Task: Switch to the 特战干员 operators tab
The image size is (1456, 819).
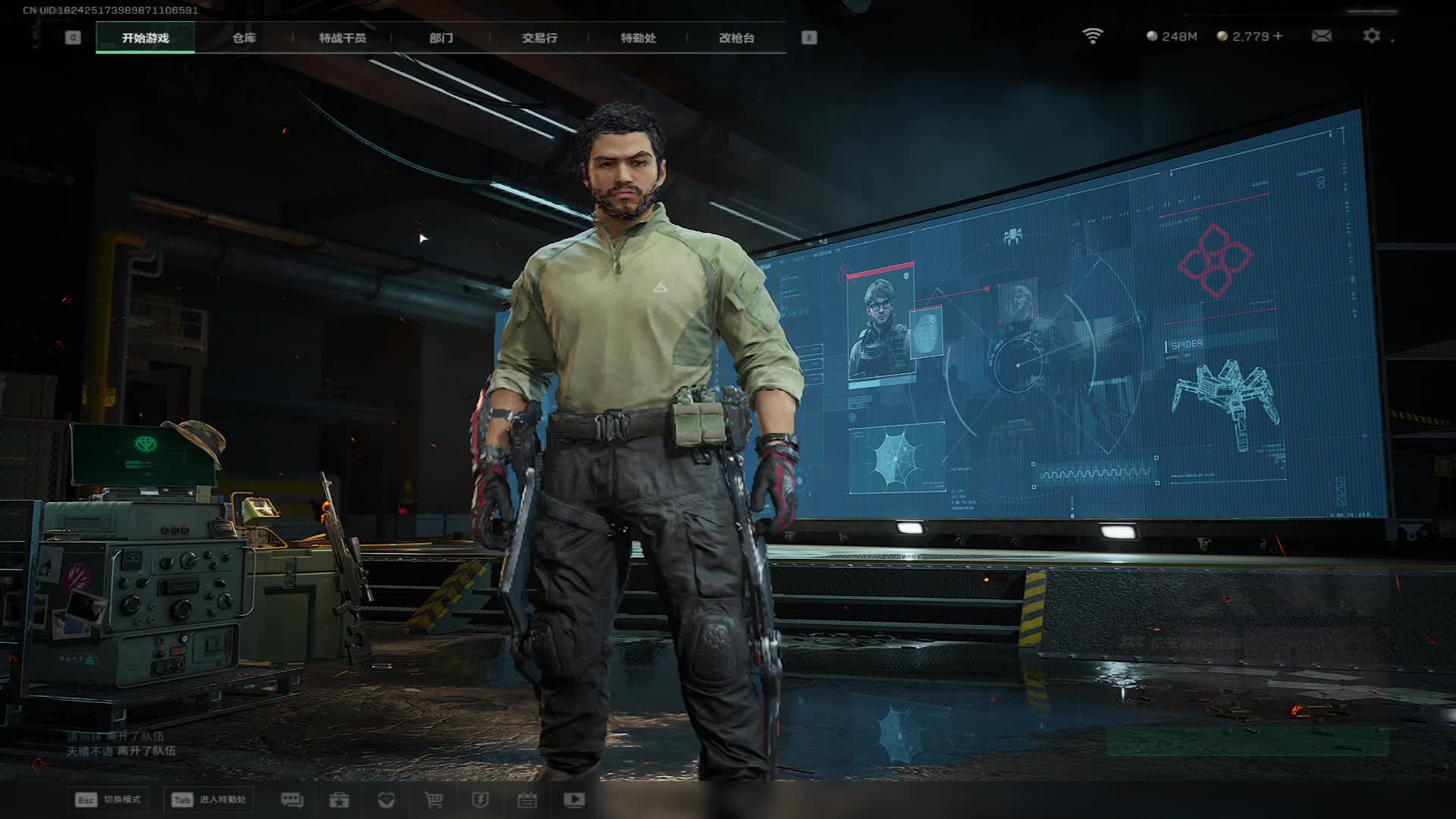Action: [342, 38]
